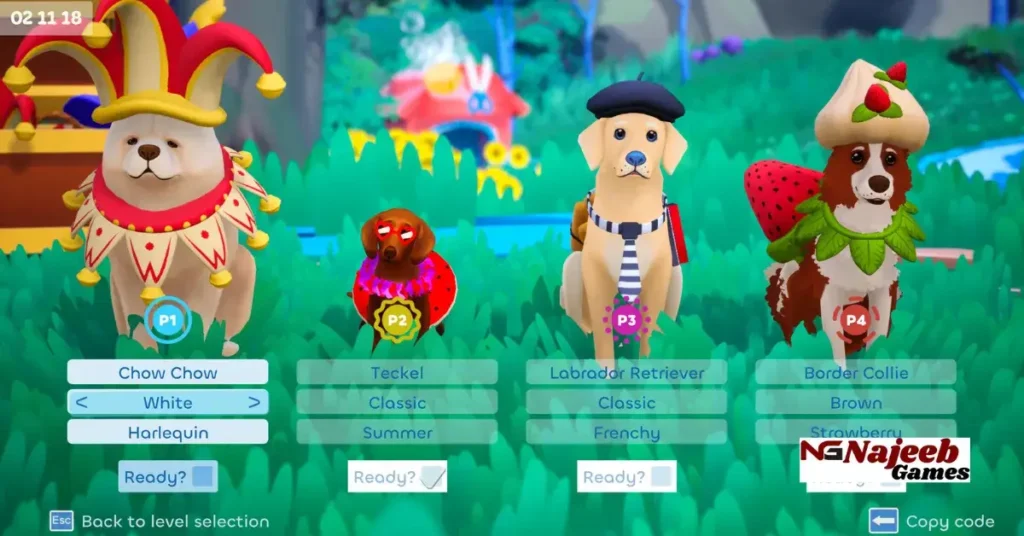Select the Labrador Retriever breed field

(627, 373)
